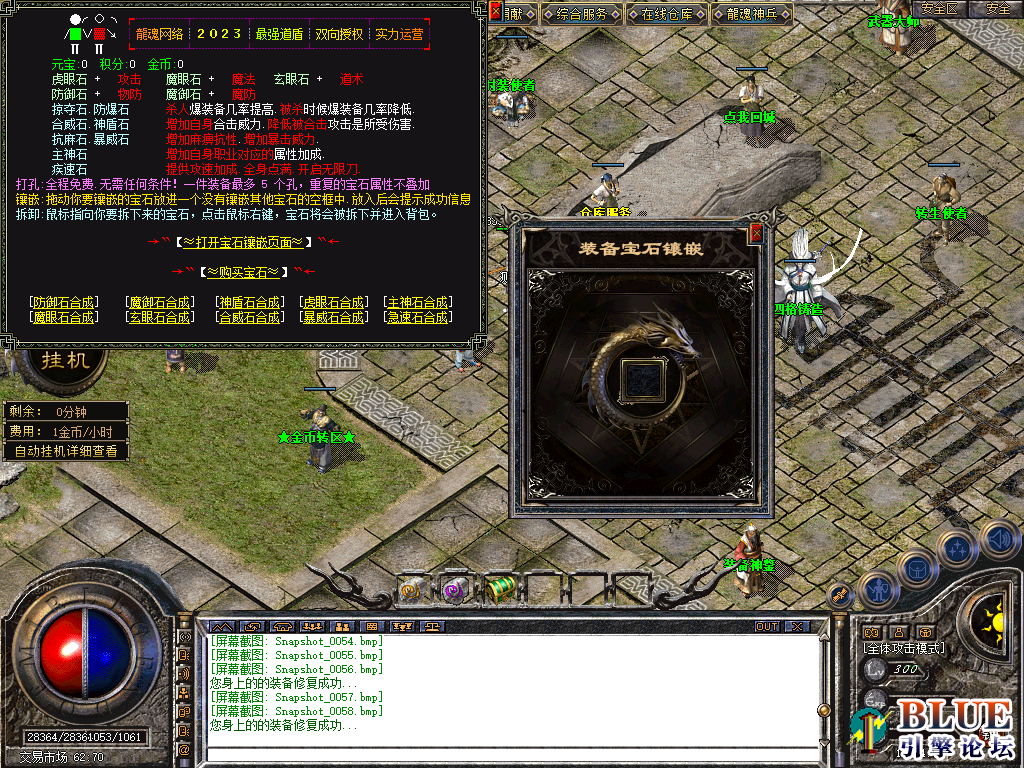Open the 综合服务 top menu
The height and width of the screenshot is (768, 1024).
click(x=582, y=14)
